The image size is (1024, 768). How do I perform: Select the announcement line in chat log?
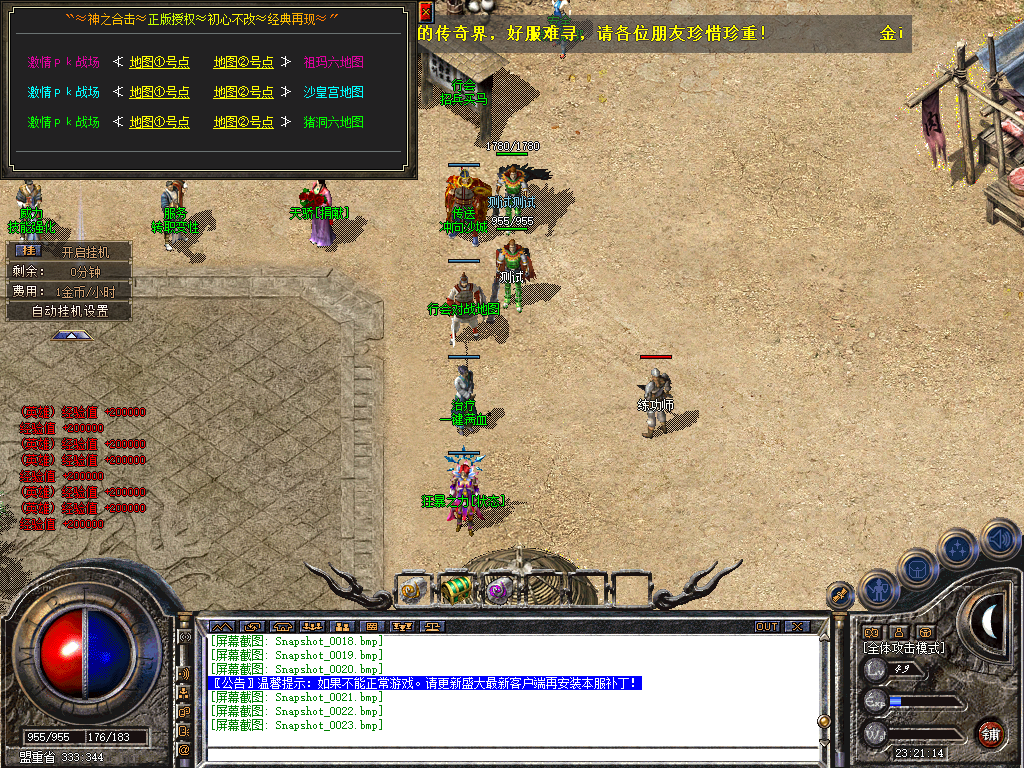point(425,683)
